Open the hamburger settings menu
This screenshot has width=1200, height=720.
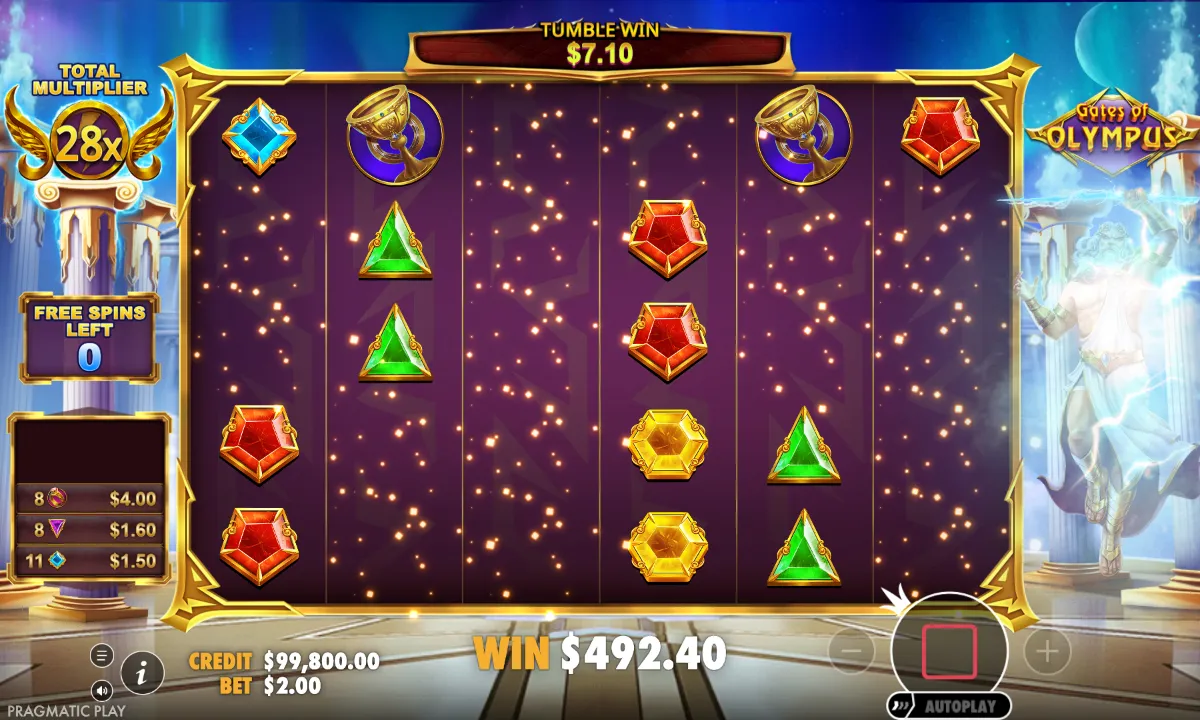pos(102,655)
